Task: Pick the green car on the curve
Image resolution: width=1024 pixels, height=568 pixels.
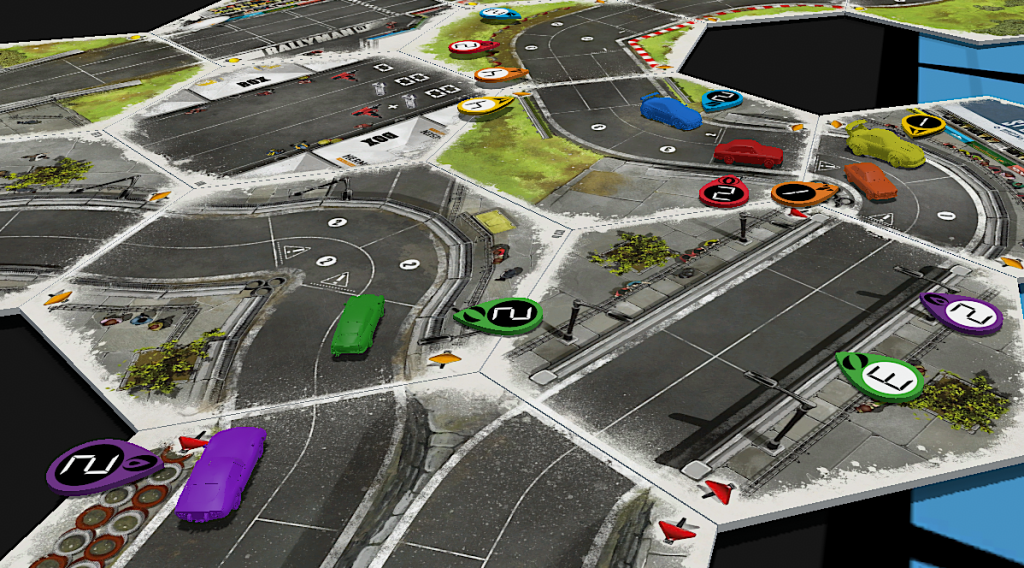Action: click(x=358, y=324)
